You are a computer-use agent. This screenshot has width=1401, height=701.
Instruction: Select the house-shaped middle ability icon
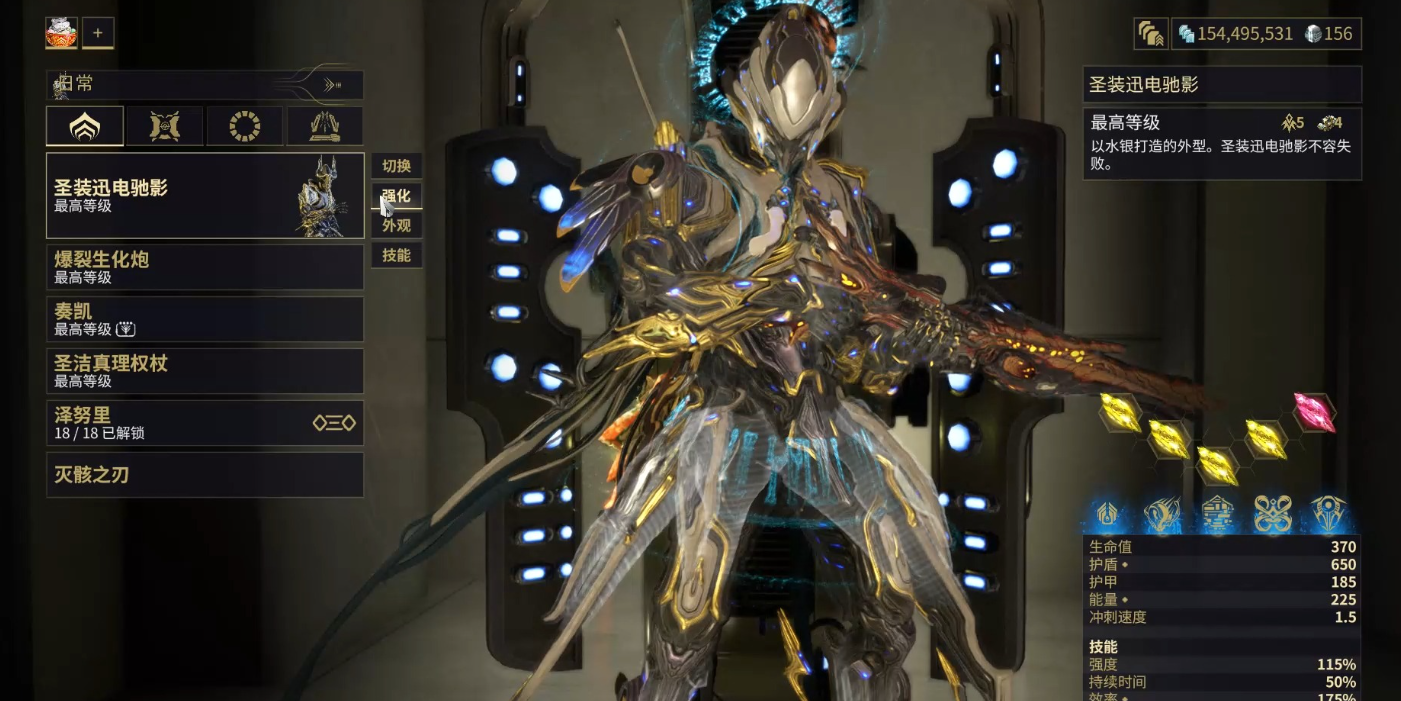[x=1217, y=514]
